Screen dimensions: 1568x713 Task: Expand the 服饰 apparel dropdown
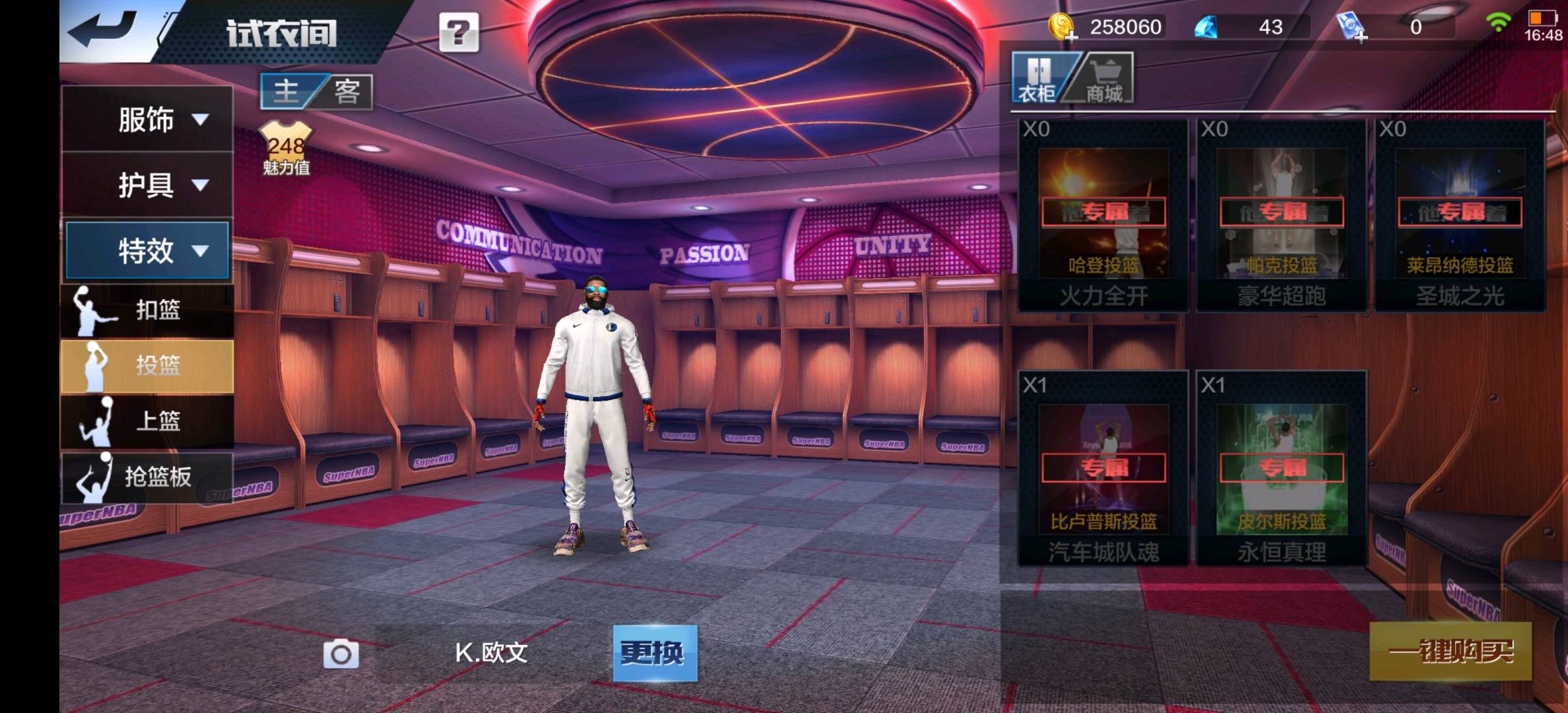coord(147,119)
